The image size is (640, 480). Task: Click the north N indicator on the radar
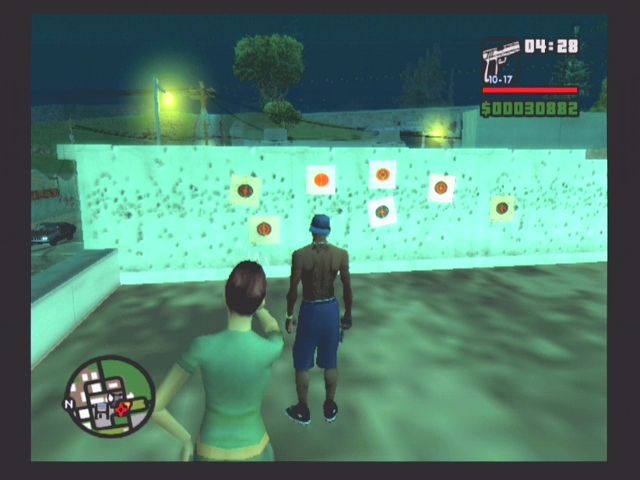(x=69, y=405)
